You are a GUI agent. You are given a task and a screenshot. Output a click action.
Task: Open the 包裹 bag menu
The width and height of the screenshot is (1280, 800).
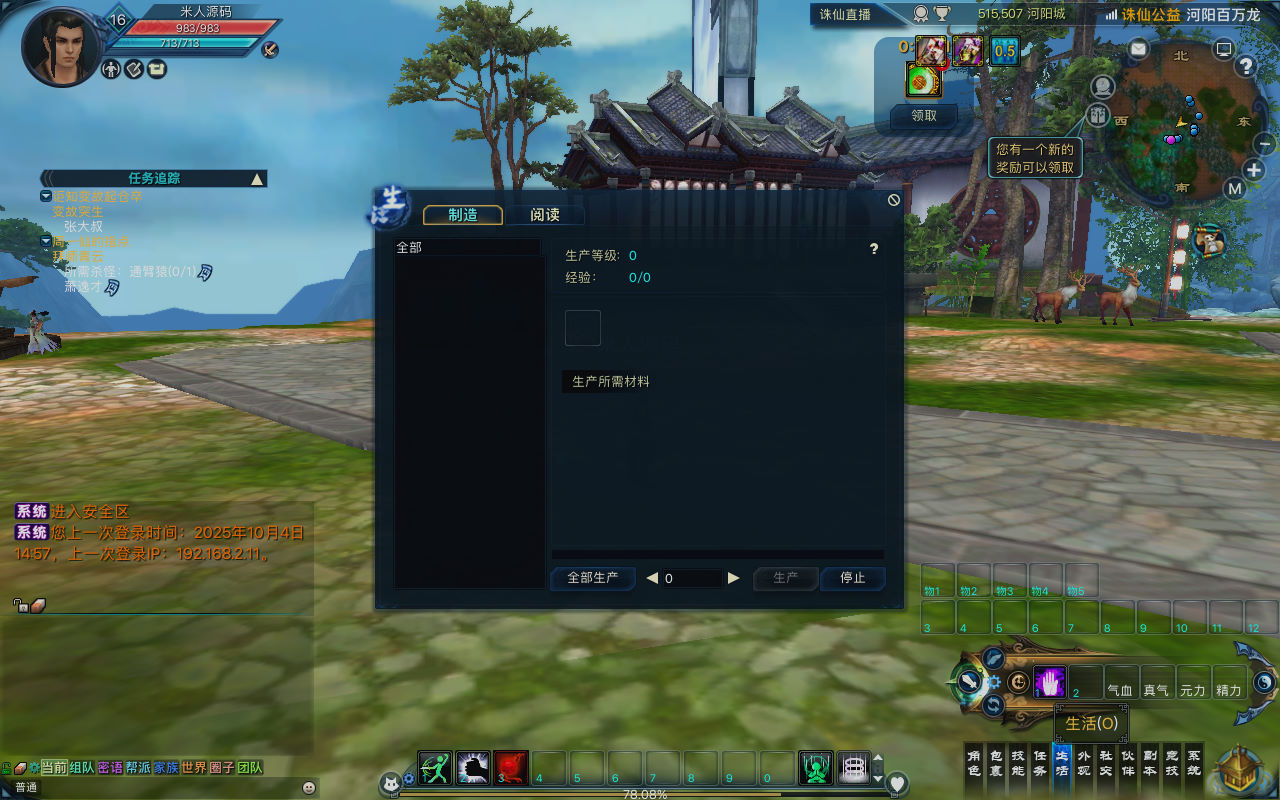(995, 763)
